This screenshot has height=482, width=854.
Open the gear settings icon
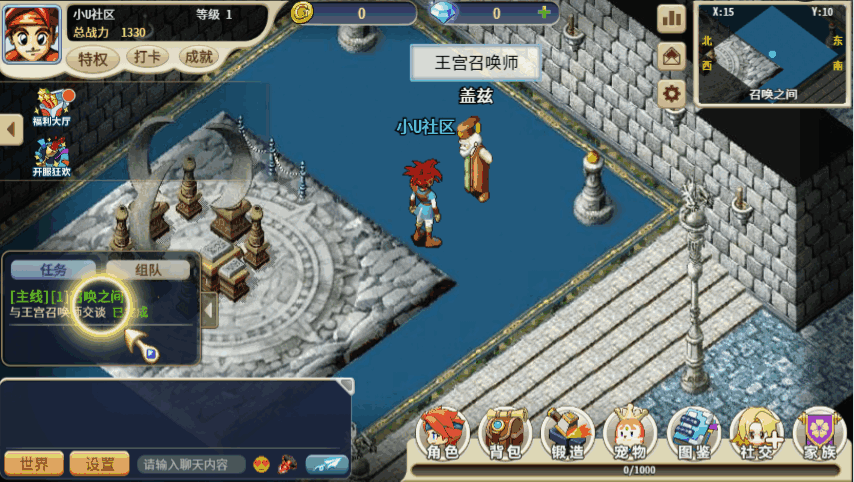tap(671, 93)
